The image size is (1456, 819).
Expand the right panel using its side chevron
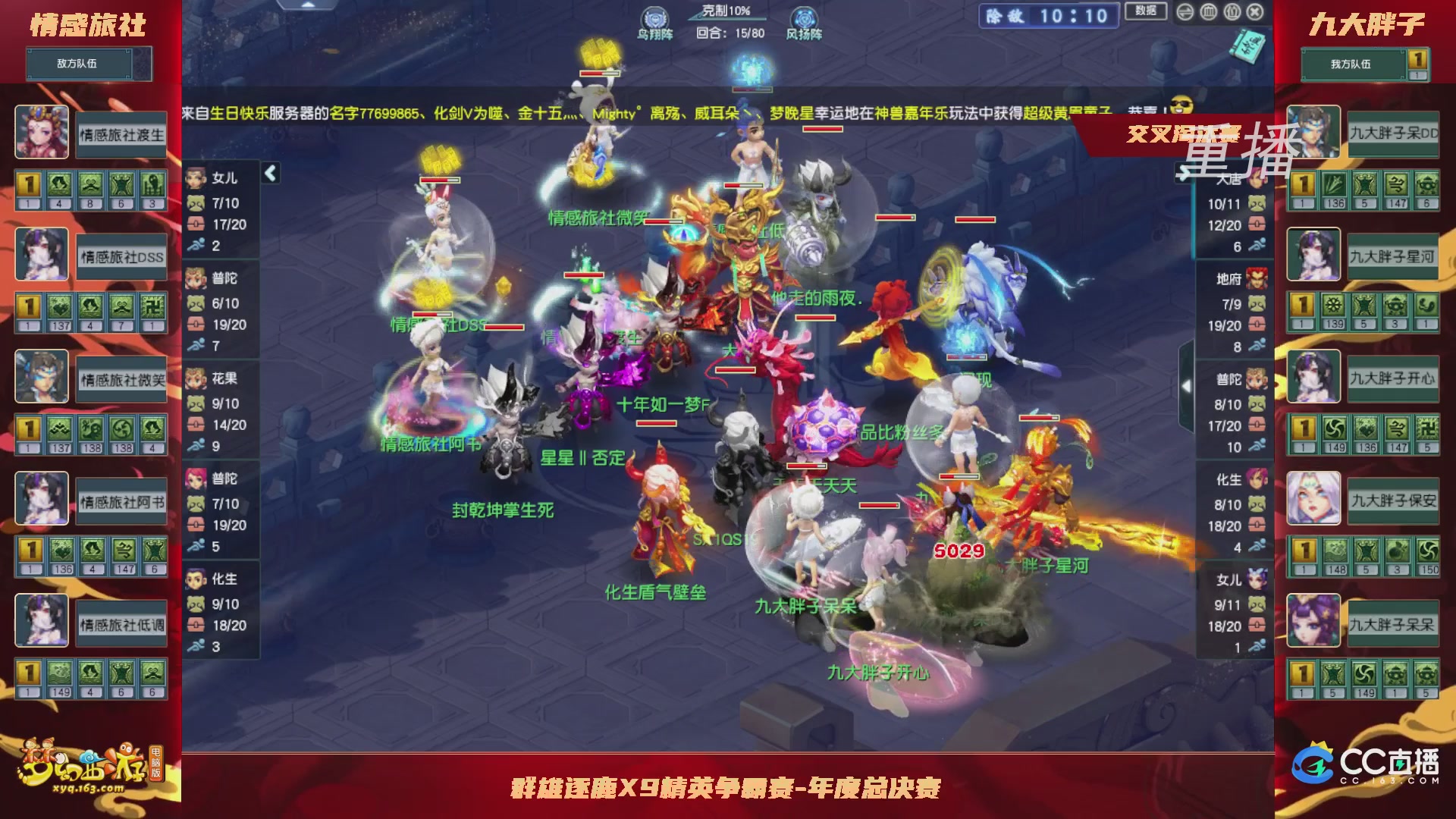click(1187, 385)
